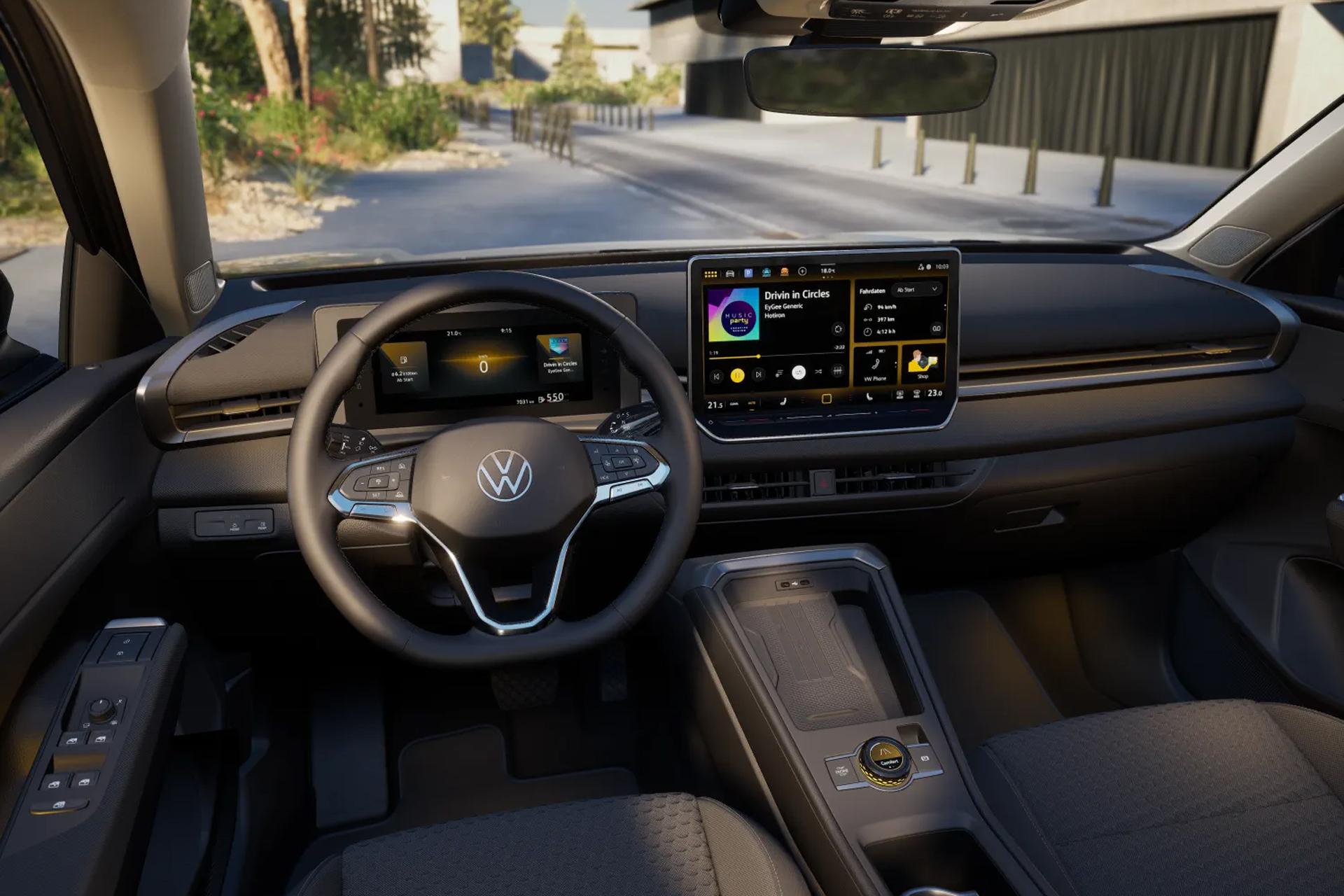The image size is (1344, 896).
Task: Open the Ab Start dropdown in Fahrdaten
Action: 917,288
